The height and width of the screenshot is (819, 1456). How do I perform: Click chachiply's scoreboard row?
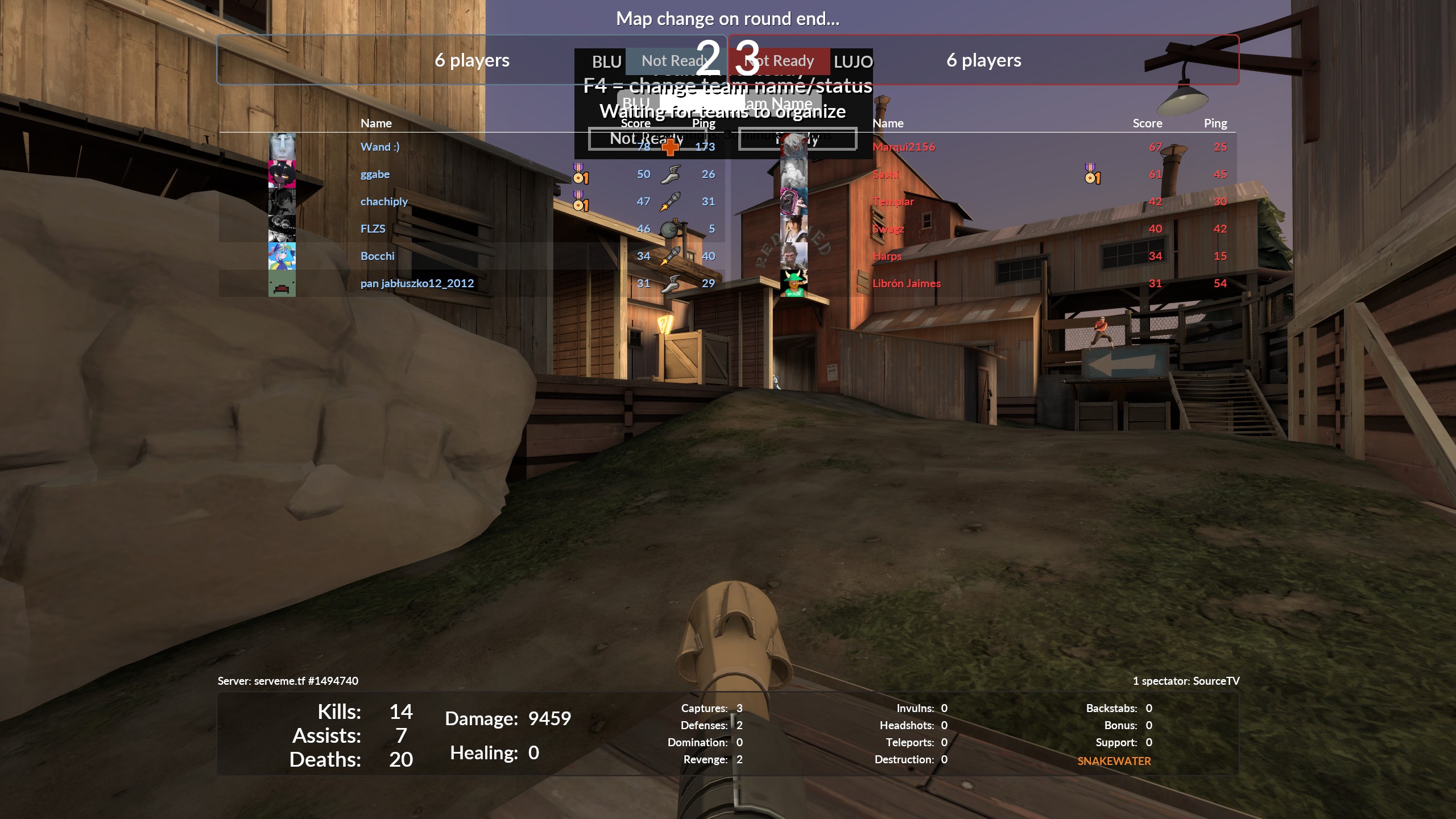point(384,201)
